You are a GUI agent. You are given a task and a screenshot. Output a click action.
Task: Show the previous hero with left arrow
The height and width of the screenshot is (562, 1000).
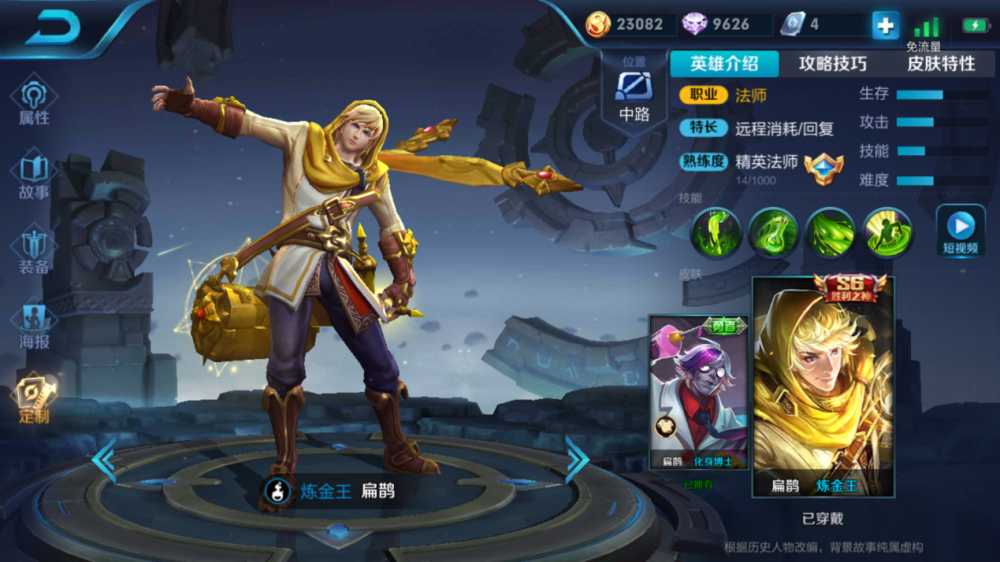[104, 459]
